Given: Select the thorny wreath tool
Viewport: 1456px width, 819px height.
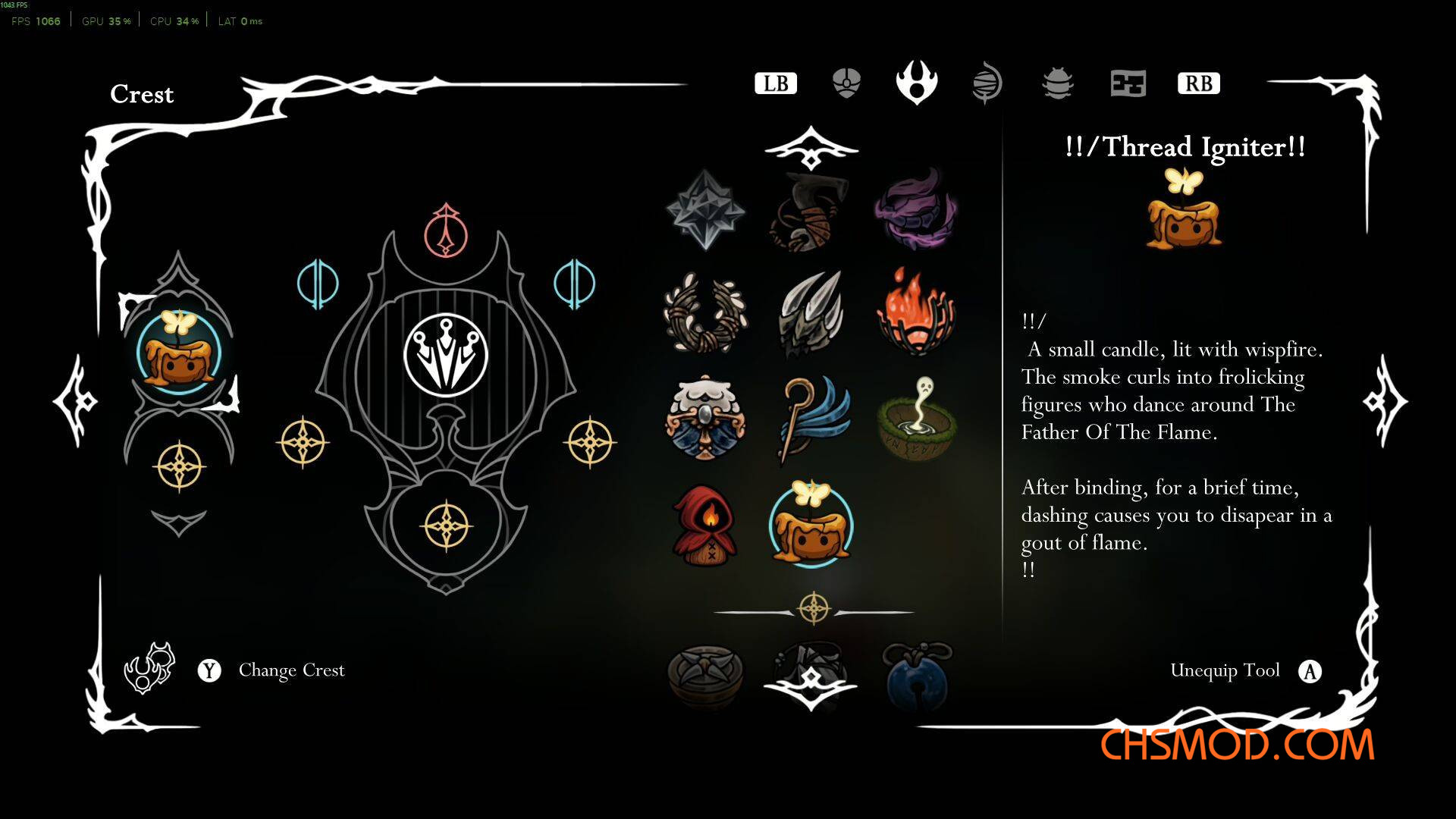Looking at the screenshot, I should click(705, 313).
